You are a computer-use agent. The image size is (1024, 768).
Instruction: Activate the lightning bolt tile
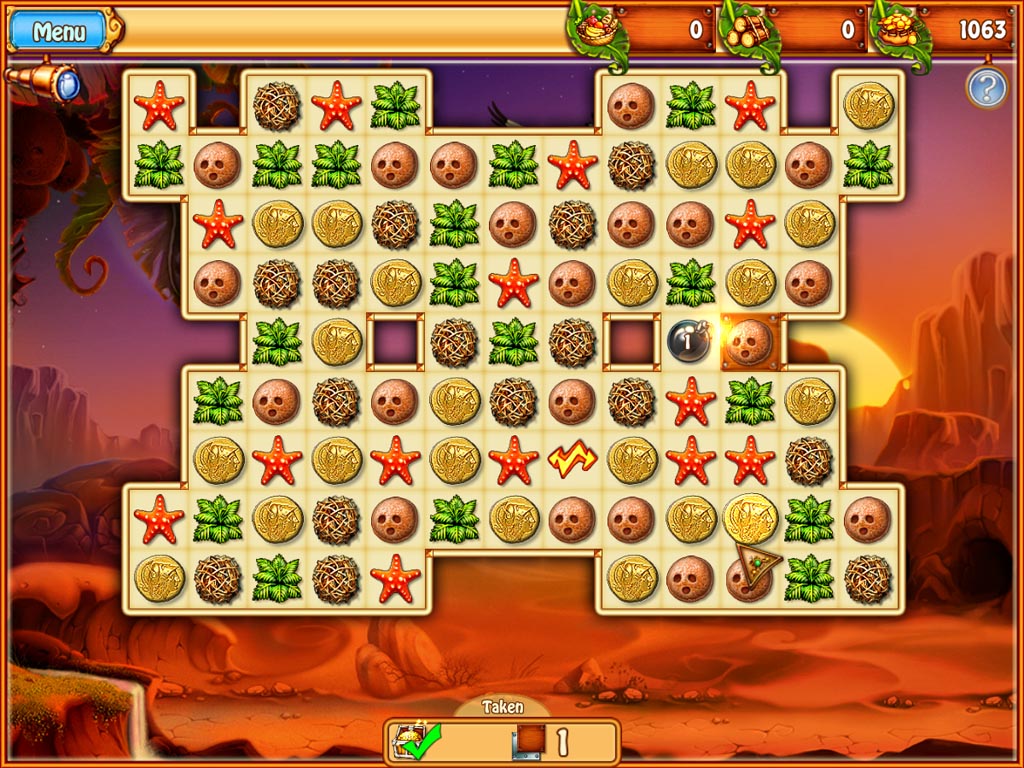pyautogui.click(x=572, y=460)
